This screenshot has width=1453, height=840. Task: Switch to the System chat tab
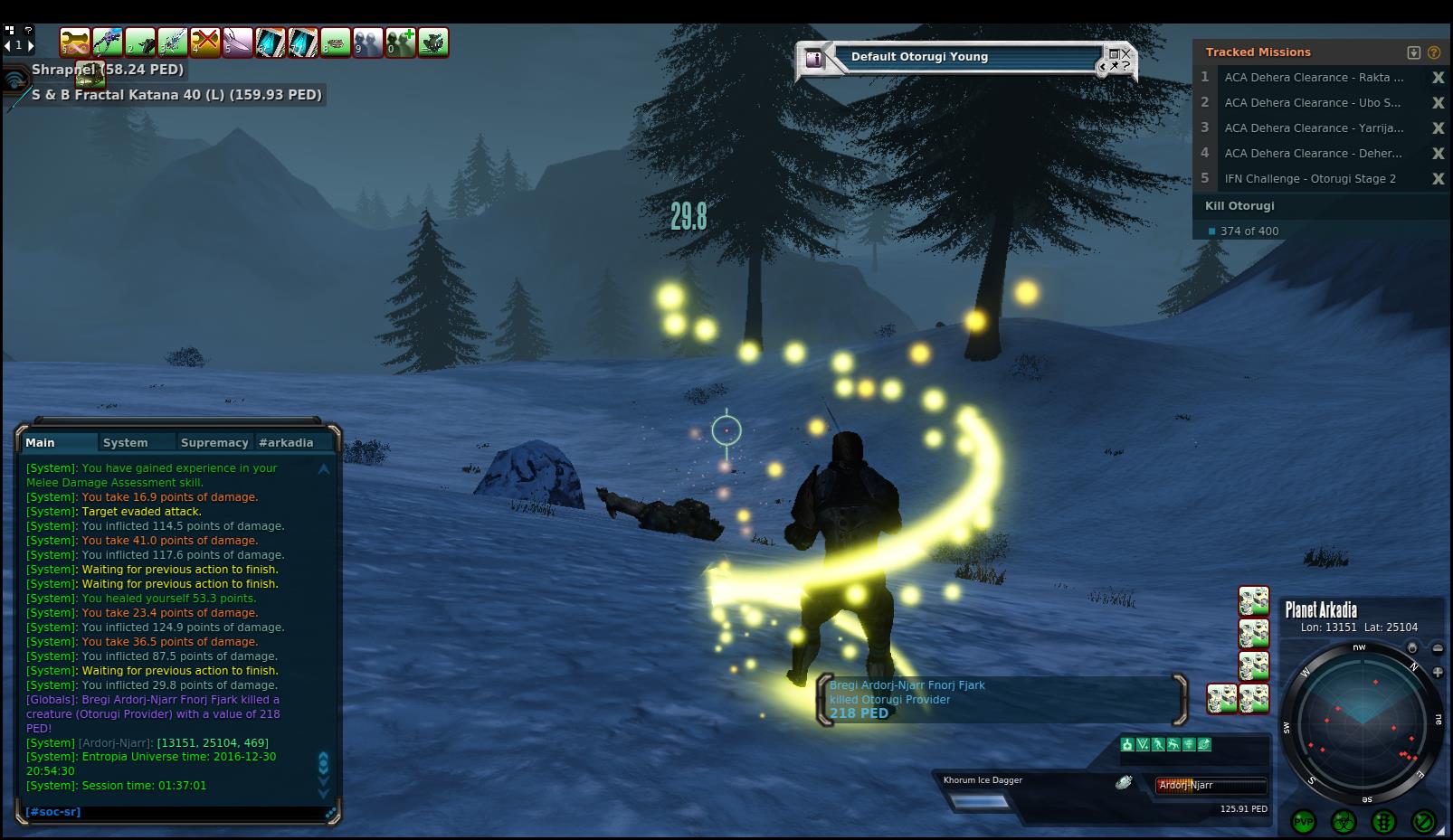[x=125, y=443]
